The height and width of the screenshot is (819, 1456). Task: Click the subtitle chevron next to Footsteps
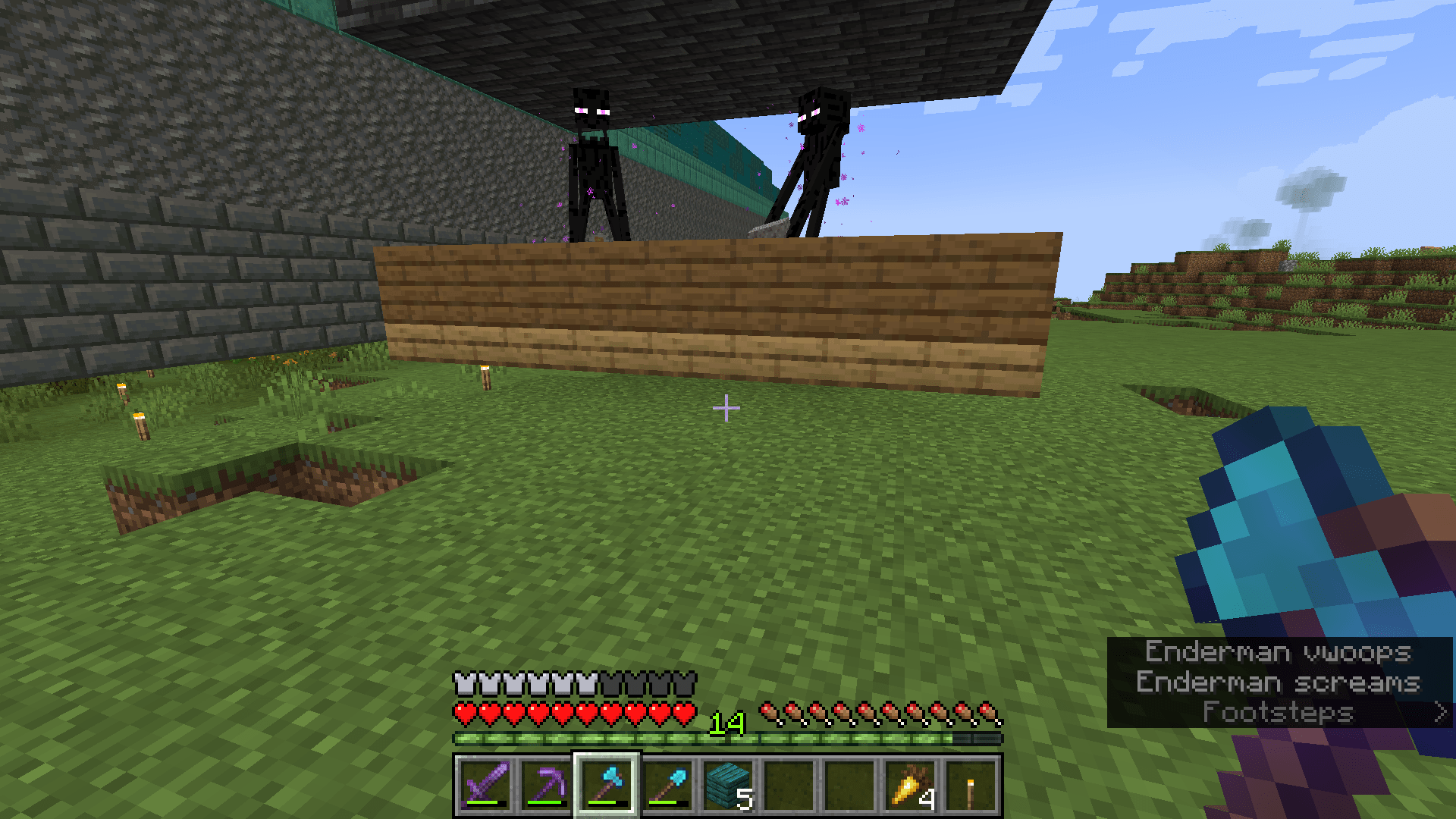(x=1439, y=713)
